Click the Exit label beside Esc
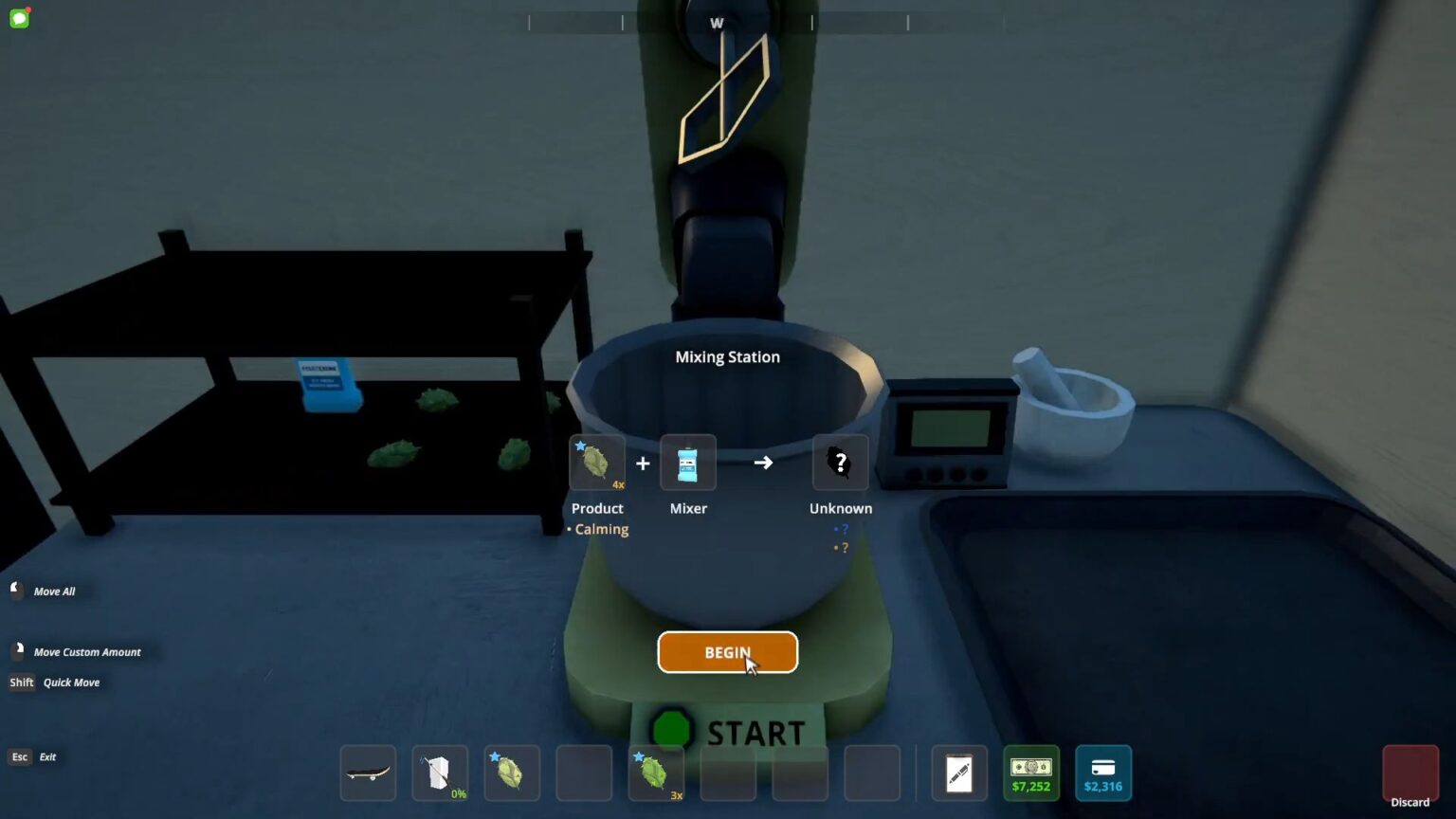The image size is (1456, 819). coord(47,756)
